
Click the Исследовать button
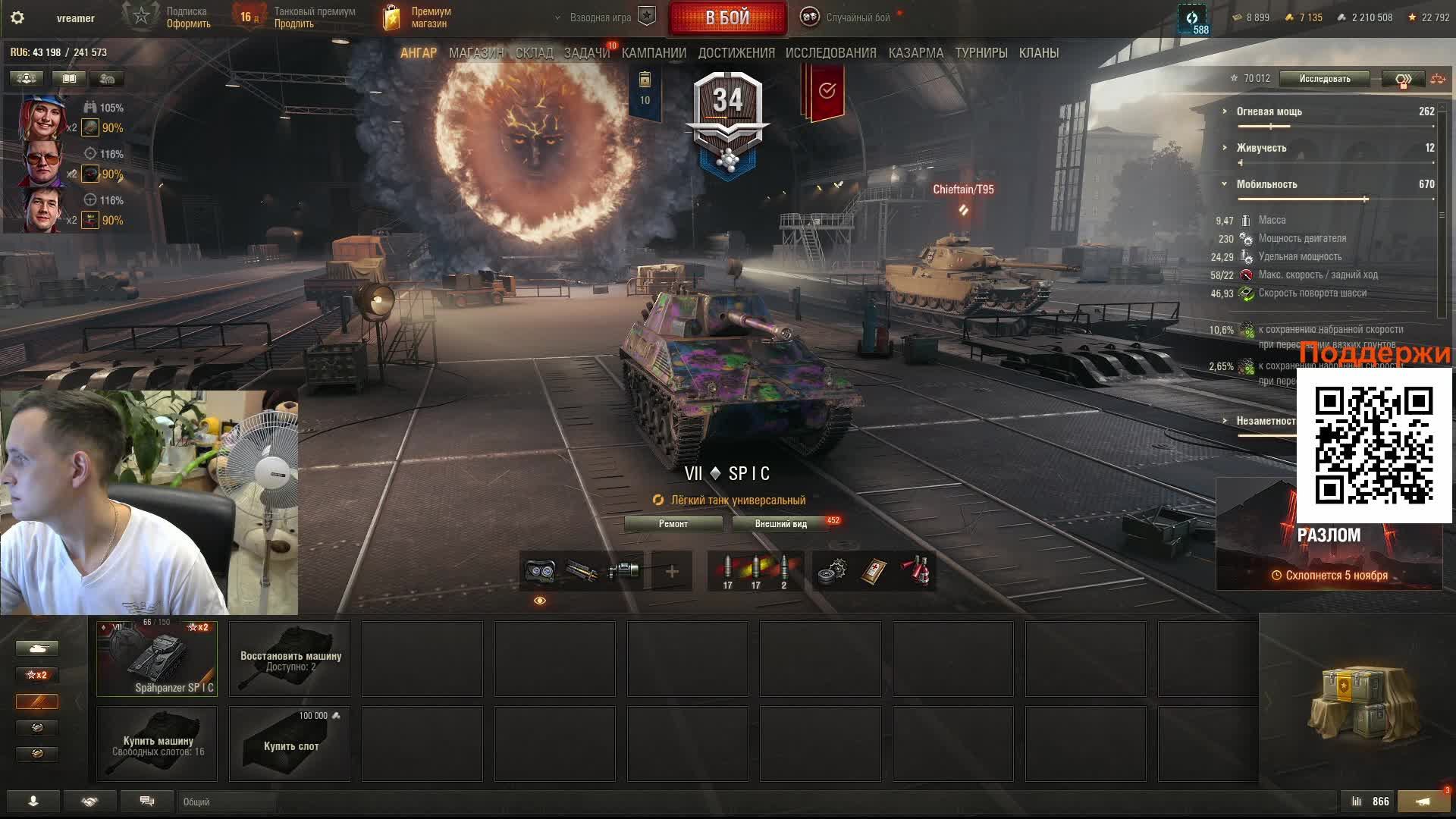pos(1324,79)
